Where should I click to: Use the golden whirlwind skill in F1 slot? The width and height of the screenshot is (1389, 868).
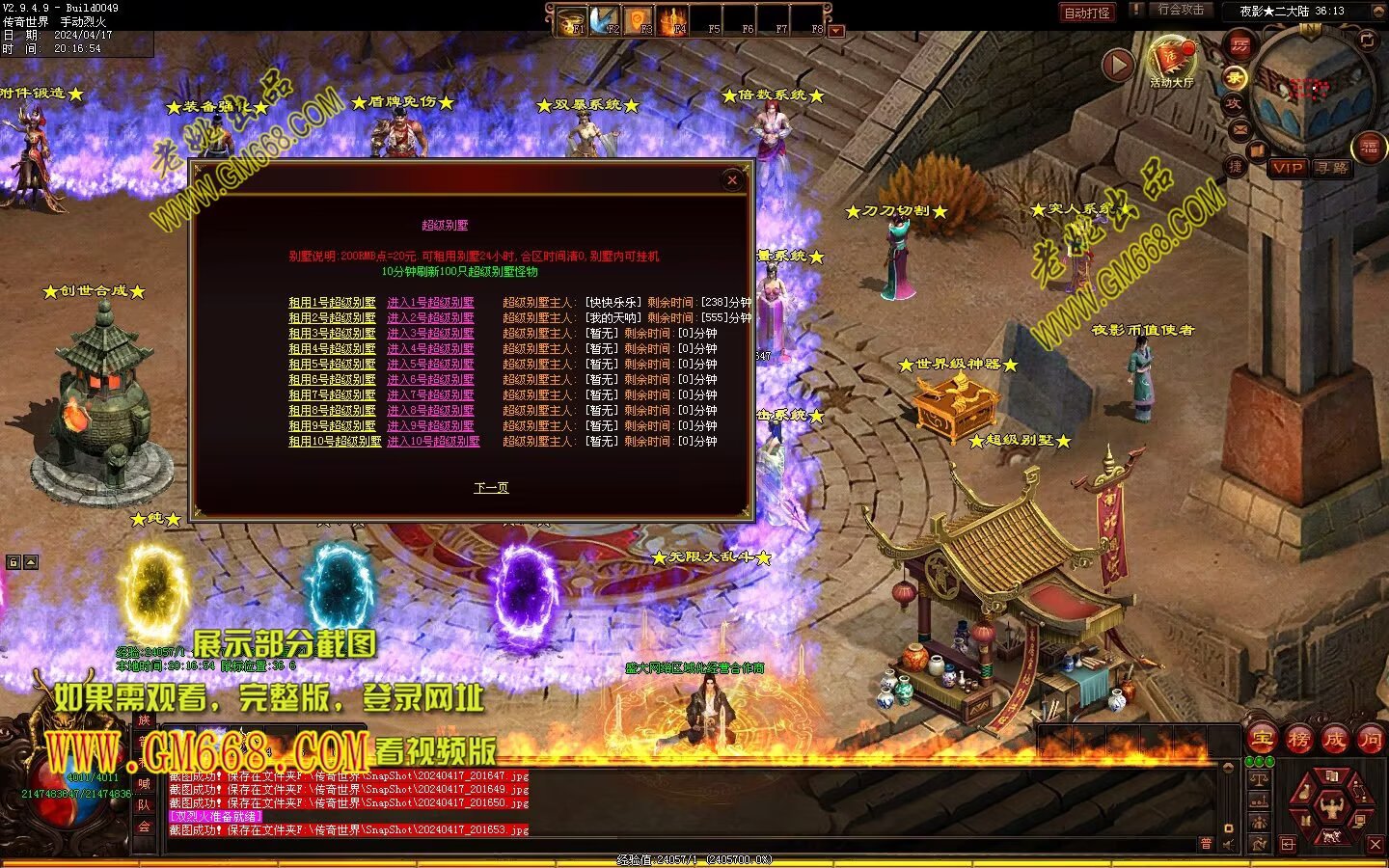click(573, 21)
